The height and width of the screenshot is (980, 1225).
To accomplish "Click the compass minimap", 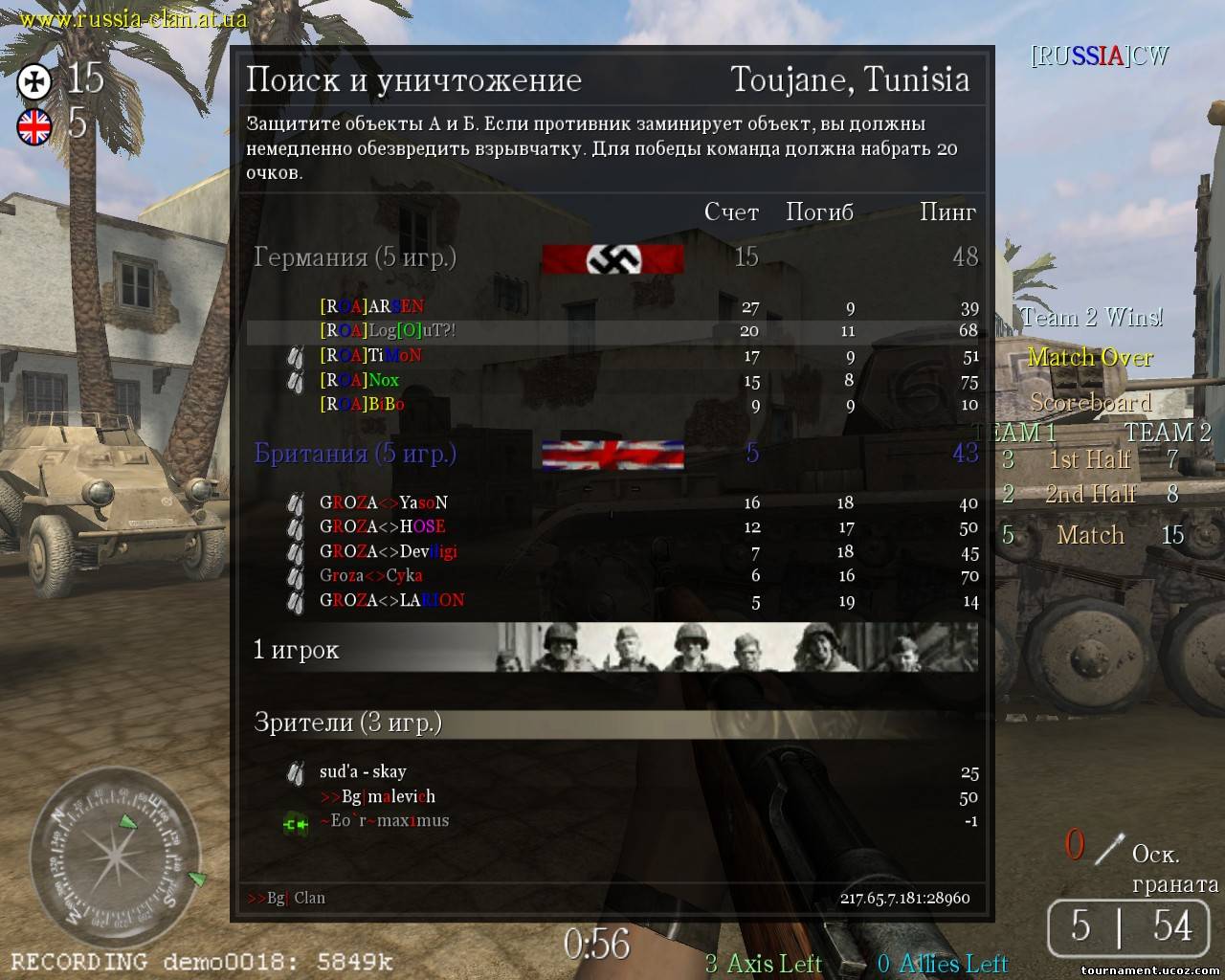I will pyautogui.click(x=116, y=851).
